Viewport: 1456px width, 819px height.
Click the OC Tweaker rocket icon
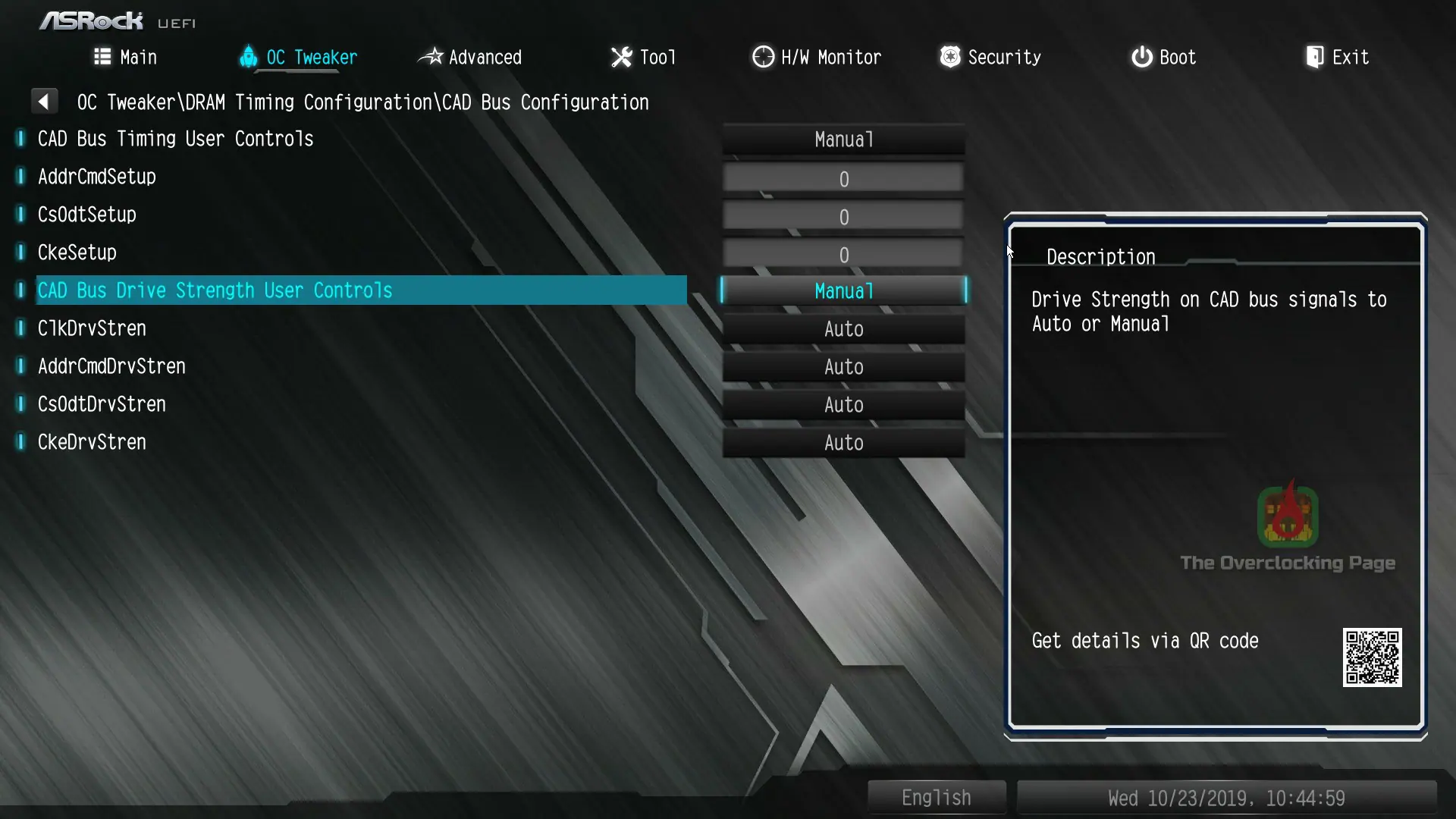point(249,57)
